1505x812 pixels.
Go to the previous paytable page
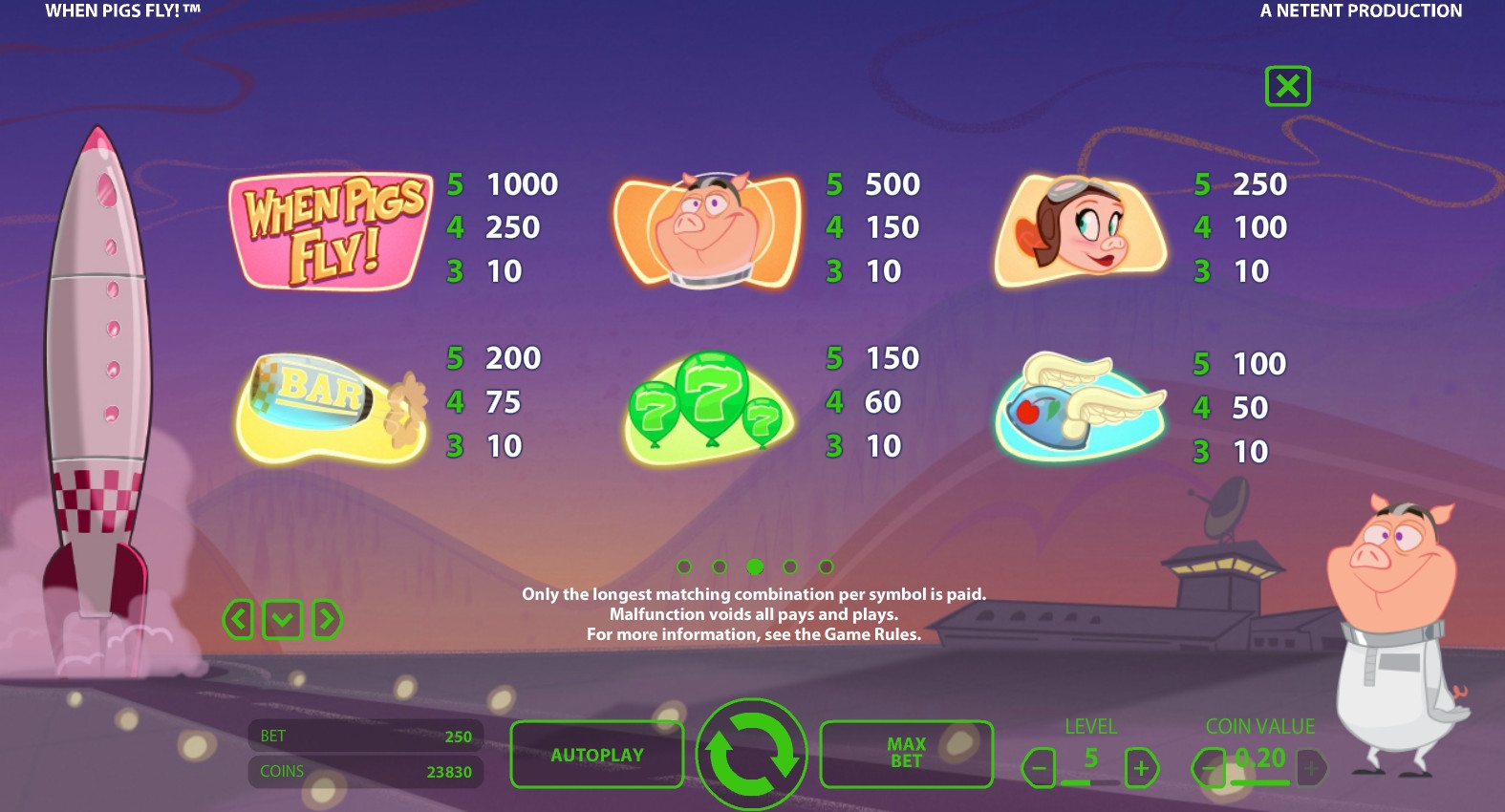[x=238, y=620]
